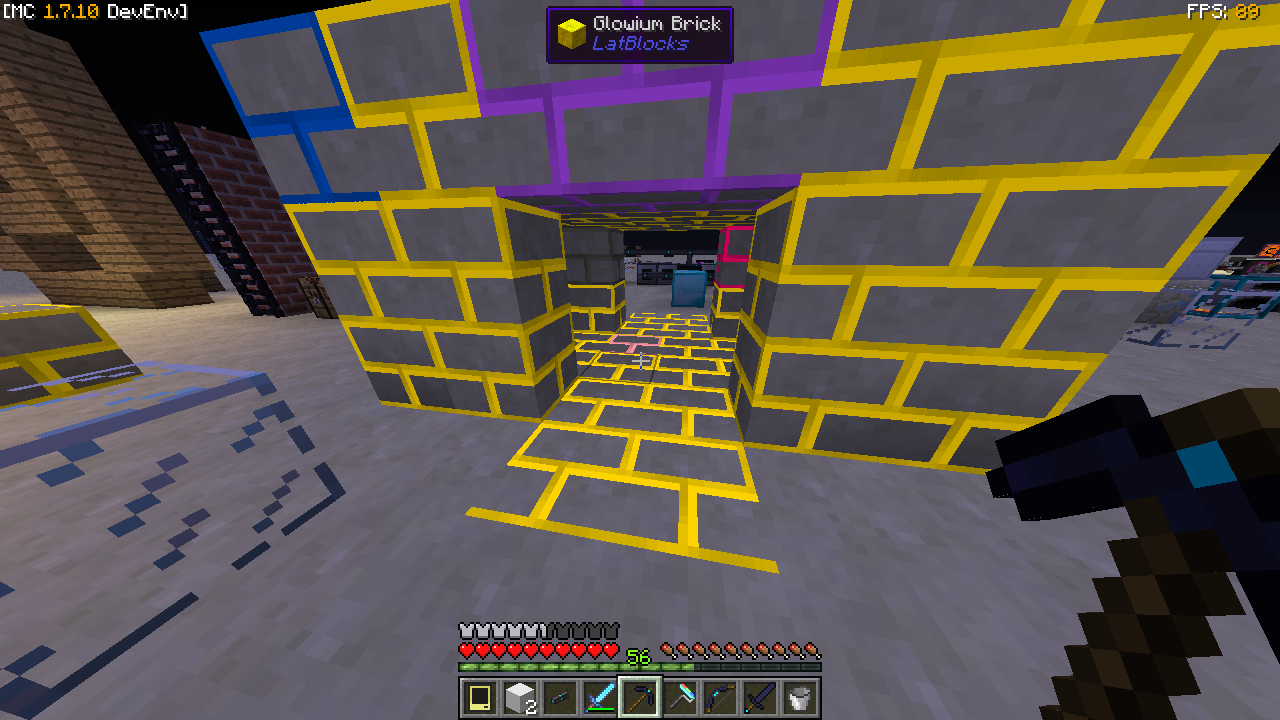Equip the dark bow from the hotbar
Screen dimensions: 1280x720
pos(720,697)
